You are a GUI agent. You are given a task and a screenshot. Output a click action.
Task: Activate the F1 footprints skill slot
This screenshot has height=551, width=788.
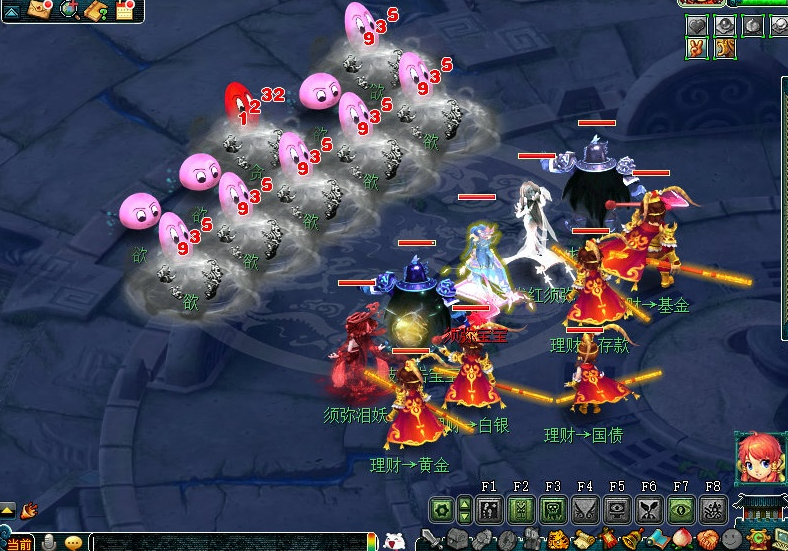[x=489, y=510]
